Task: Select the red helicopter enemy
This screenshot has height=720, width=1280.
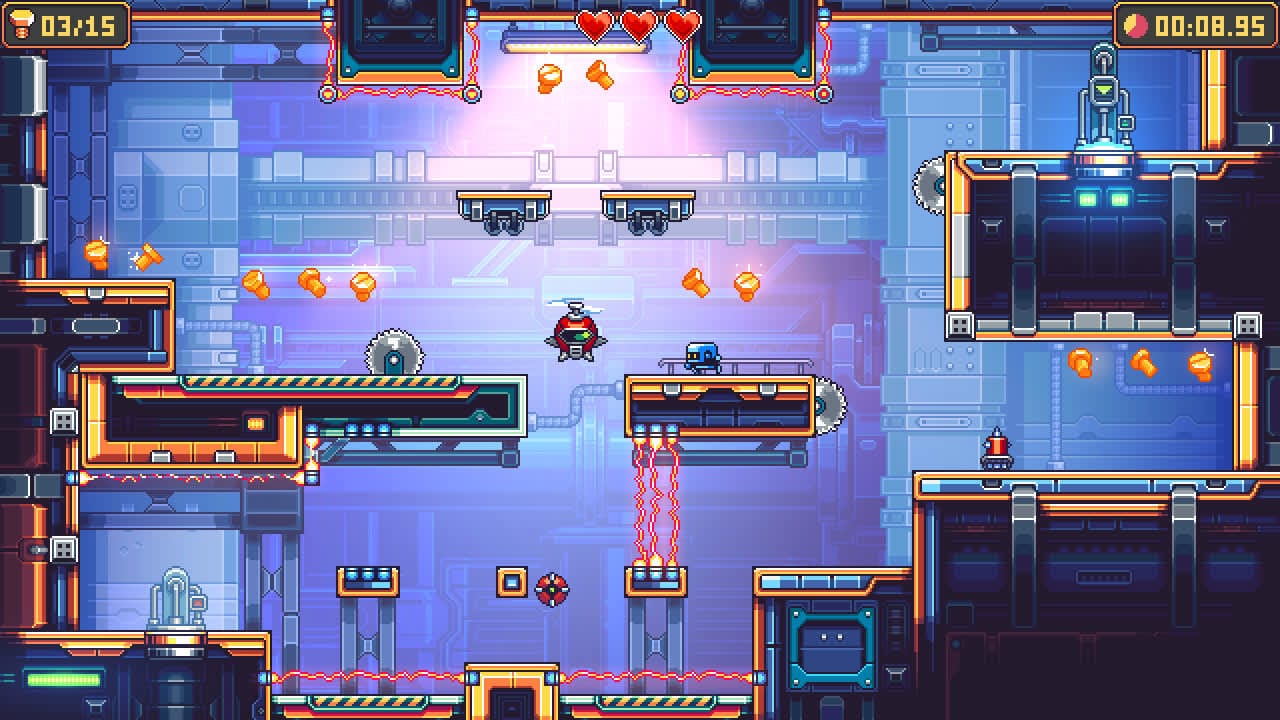Action: pos(575,330)
